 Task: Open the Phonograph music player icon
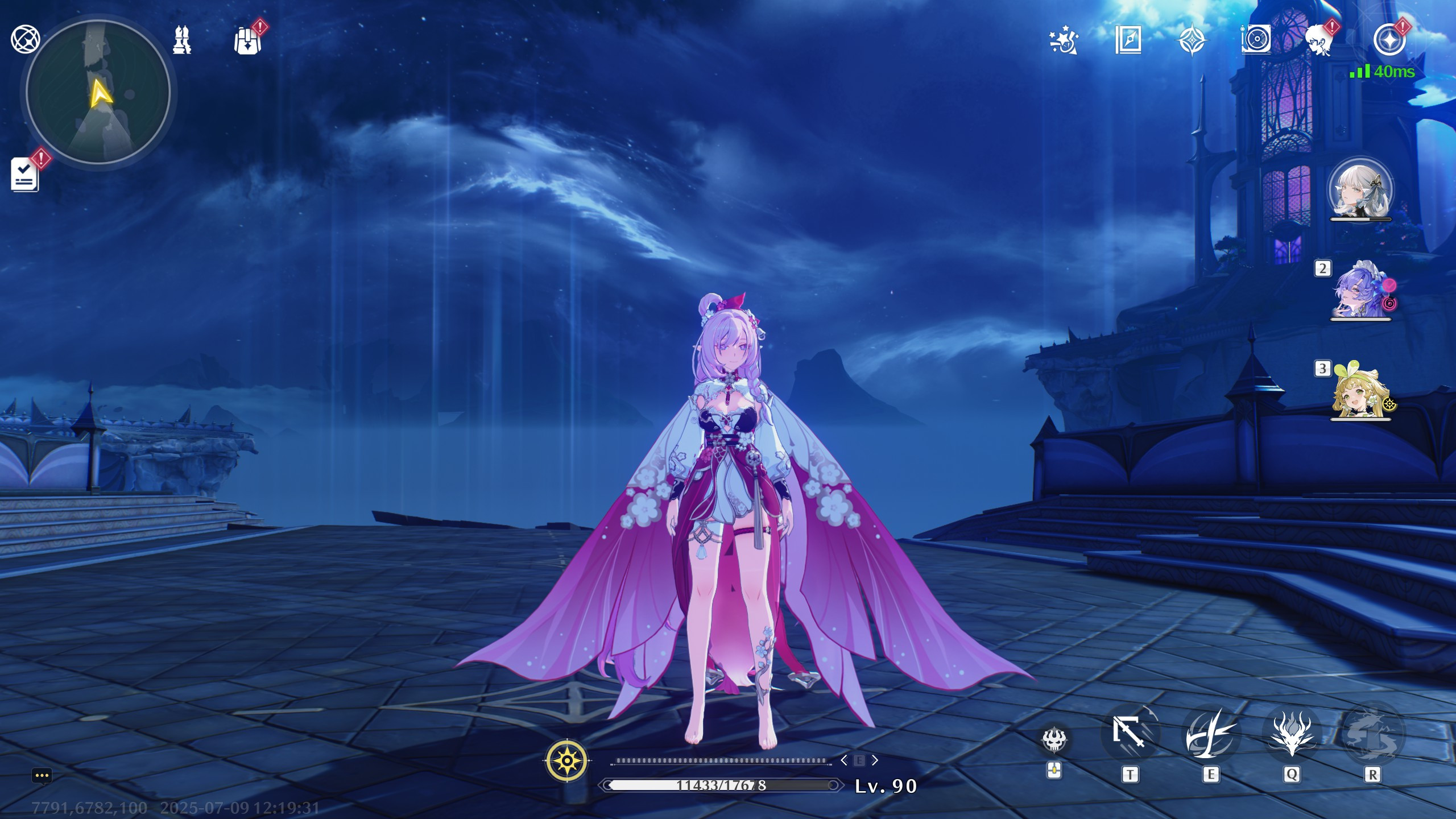tap(1256, 40)
